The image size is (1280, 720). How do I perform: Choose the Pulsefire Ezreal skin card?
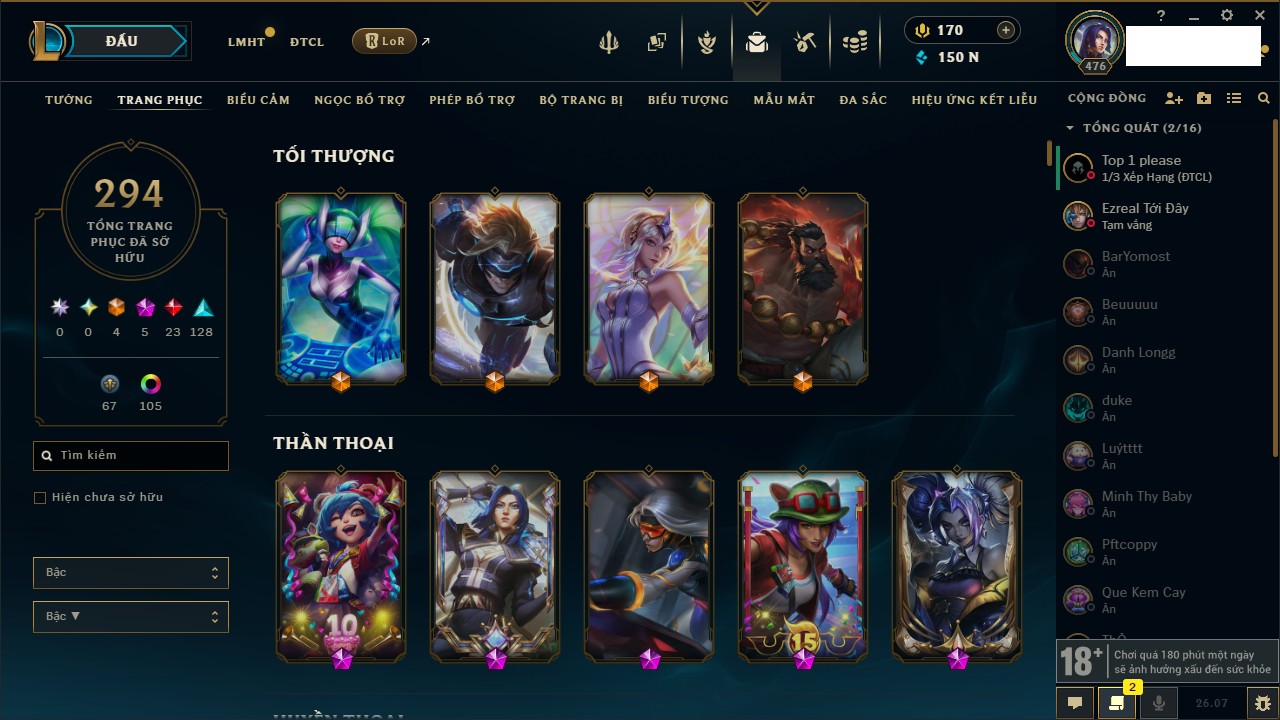(x=495, y=288)
